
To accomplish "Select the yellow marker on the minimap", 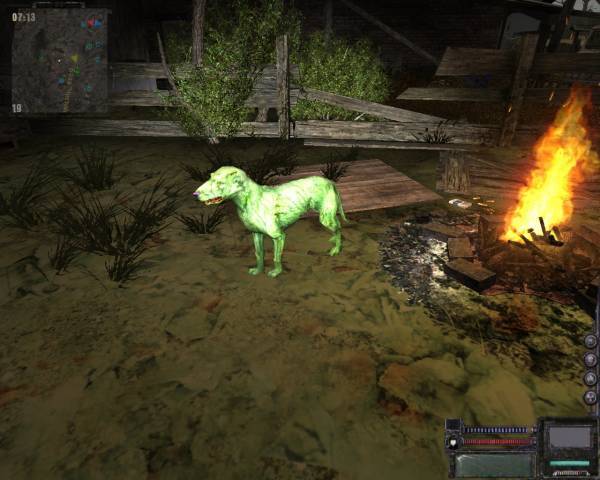I will [73, 59].
